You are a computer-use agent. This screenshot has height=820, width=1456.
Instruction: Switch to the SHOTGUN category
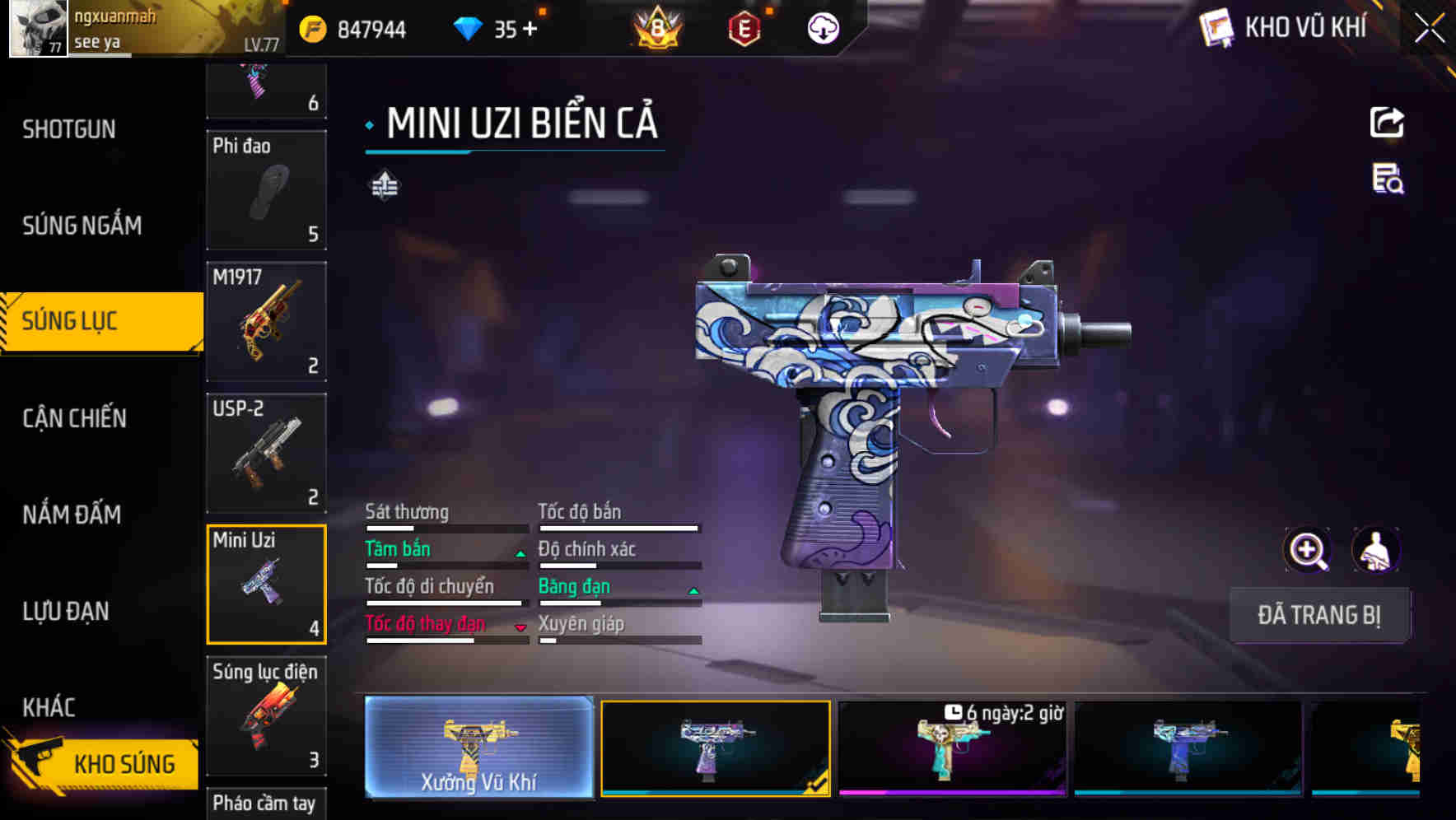(x=69, y=129)
